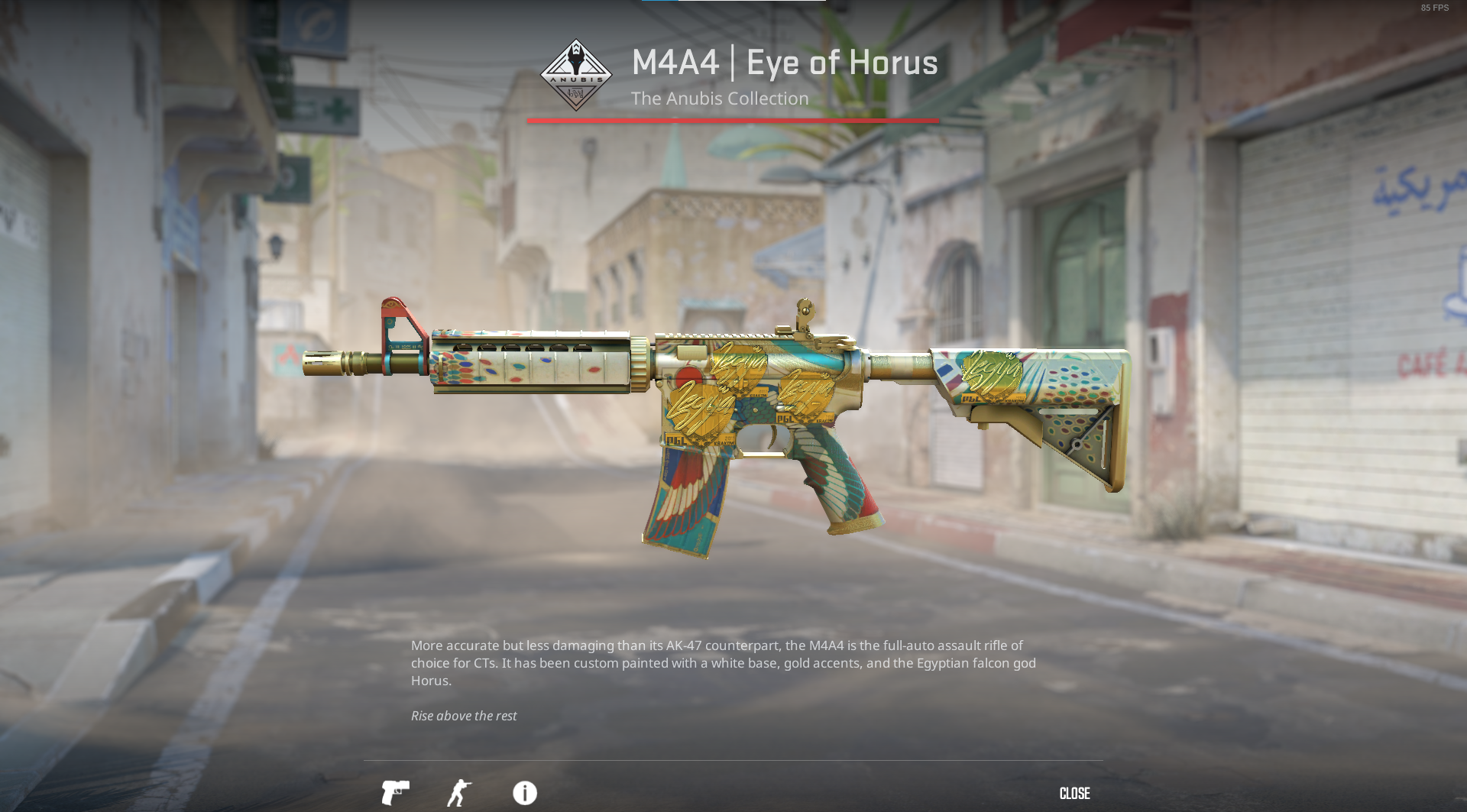Toggle the item info panel icon
This screenshot has width=1467, height=812.
coord(525,793)
